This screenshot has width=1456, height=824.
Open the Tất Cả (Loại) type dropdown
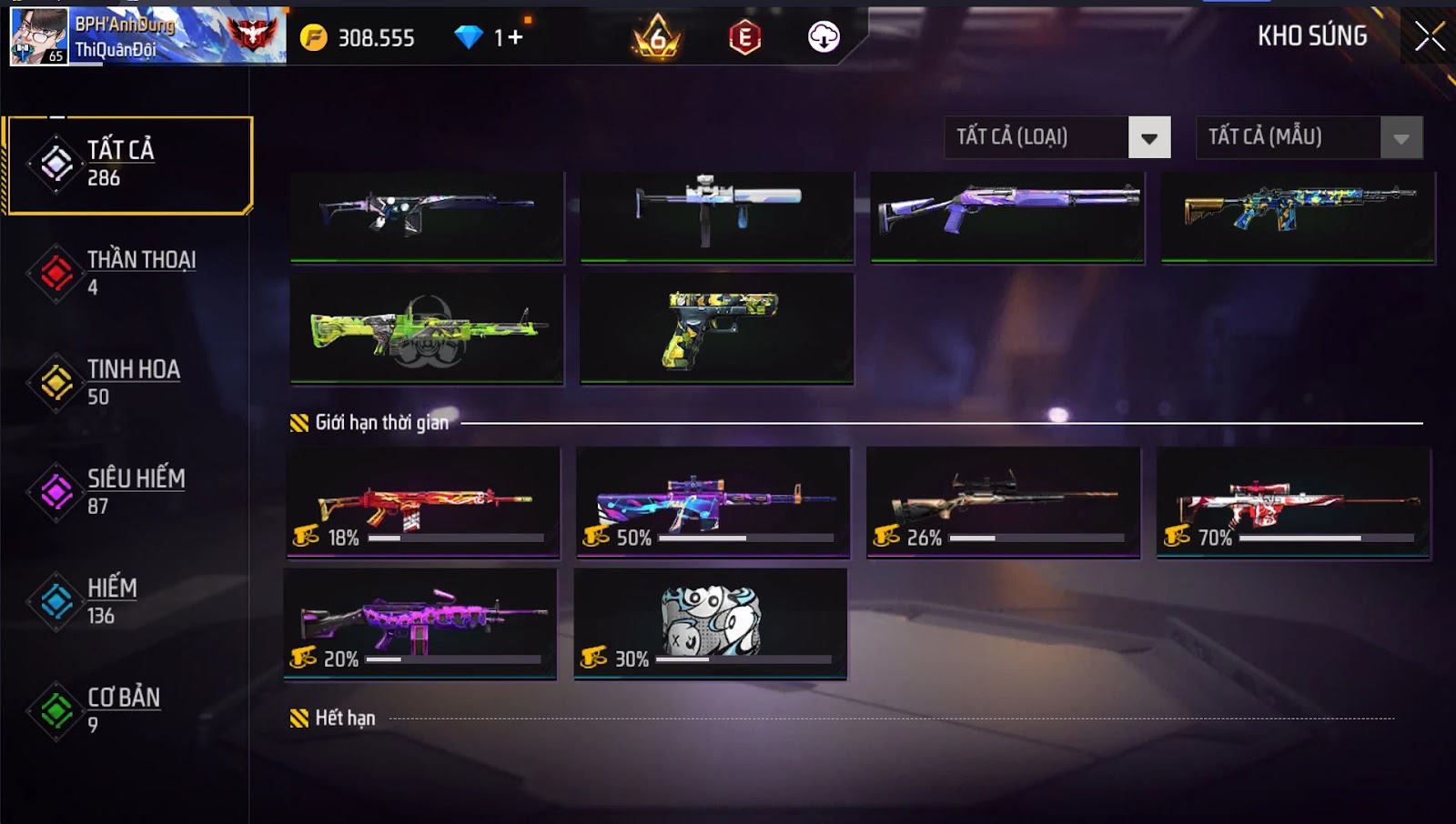(x=1148, y=138)
